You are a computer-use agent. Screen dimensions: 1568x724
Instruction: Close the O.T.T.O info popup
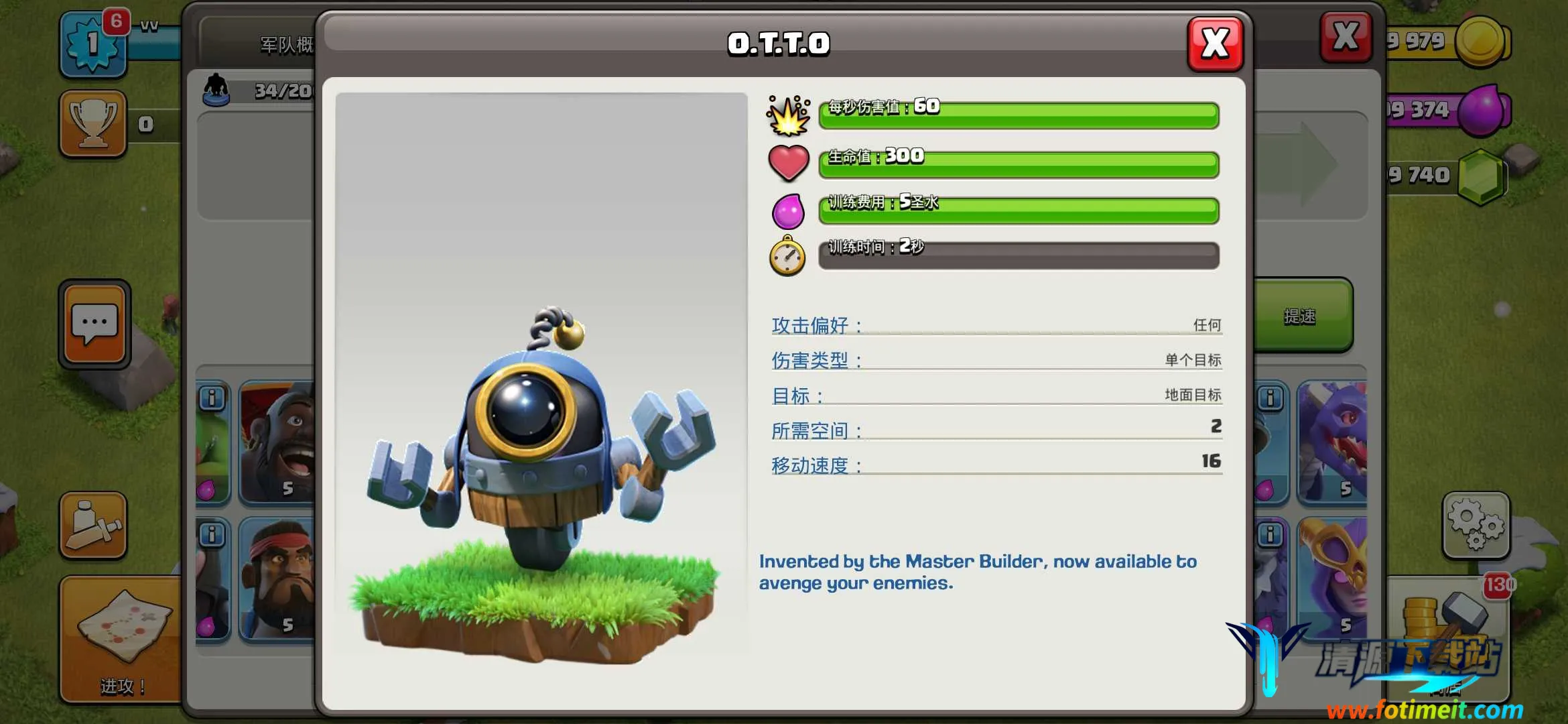(1215, 44)
